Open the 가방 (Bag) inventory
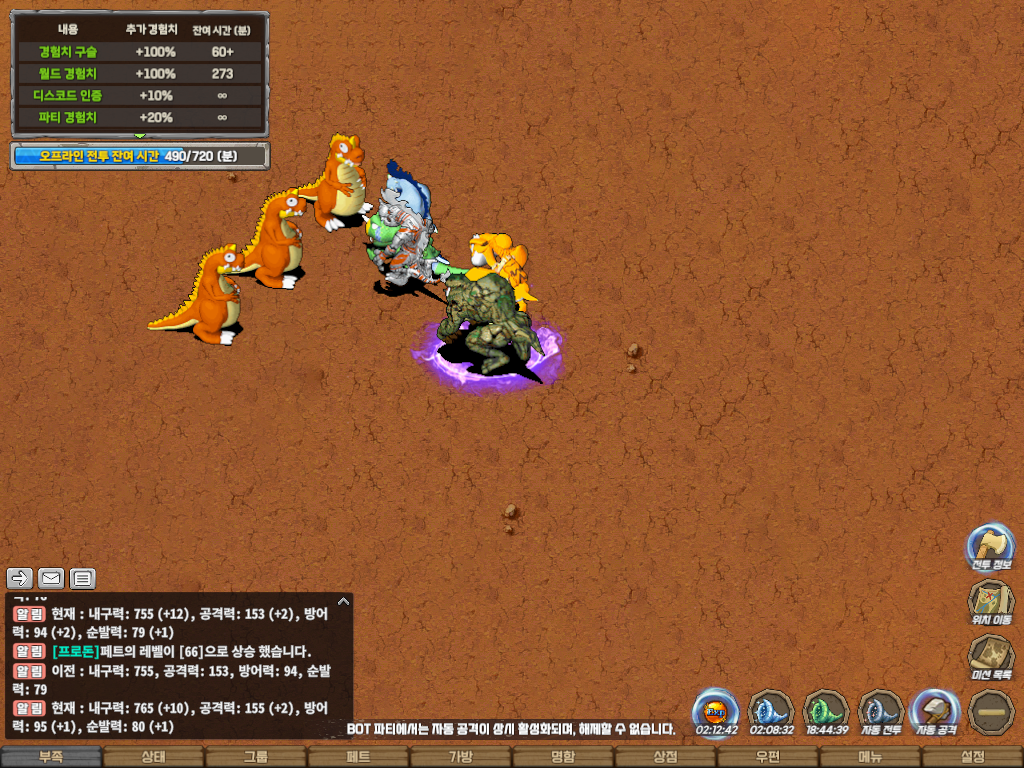The image size is (1024, 768). [x=460, y=757]
